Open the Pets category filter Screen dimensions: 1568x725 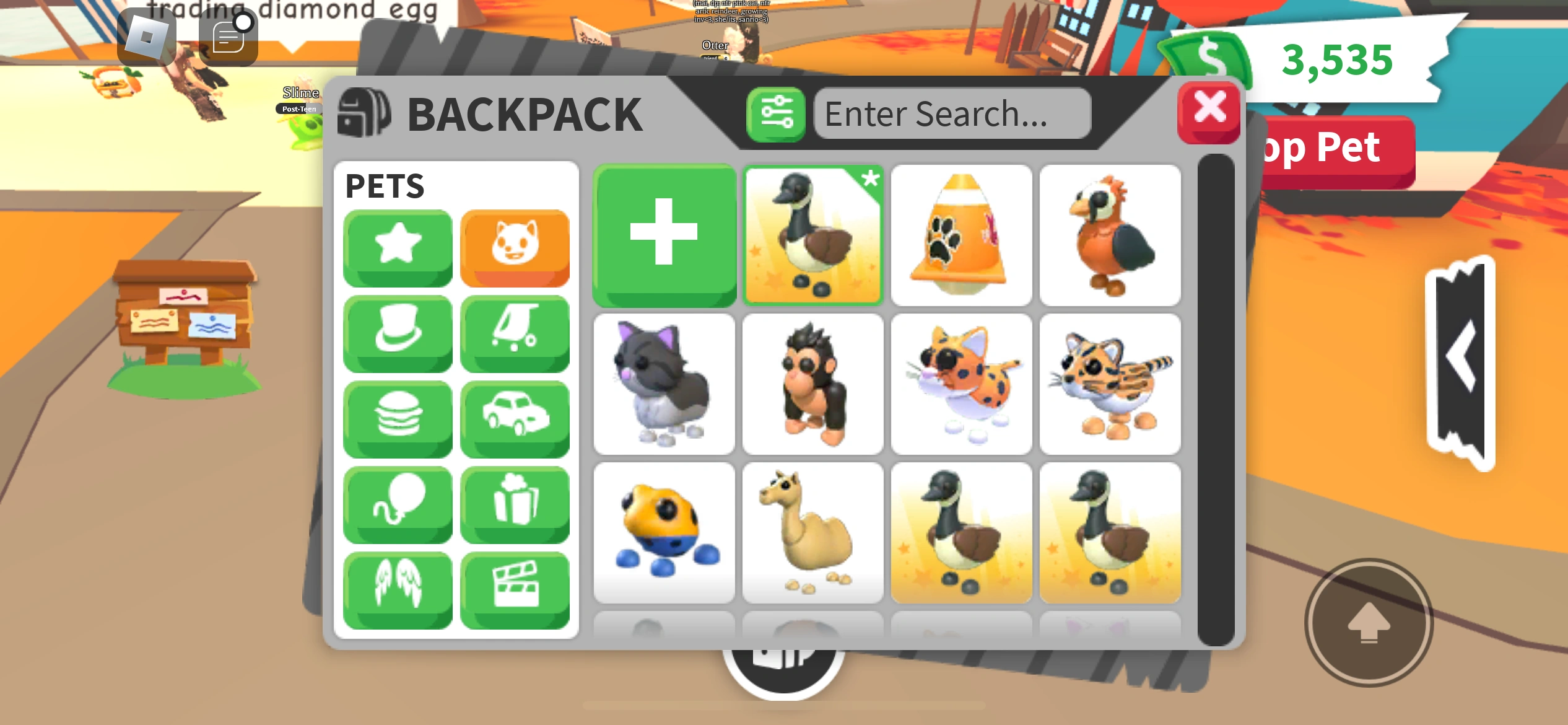tap(515, 247)
